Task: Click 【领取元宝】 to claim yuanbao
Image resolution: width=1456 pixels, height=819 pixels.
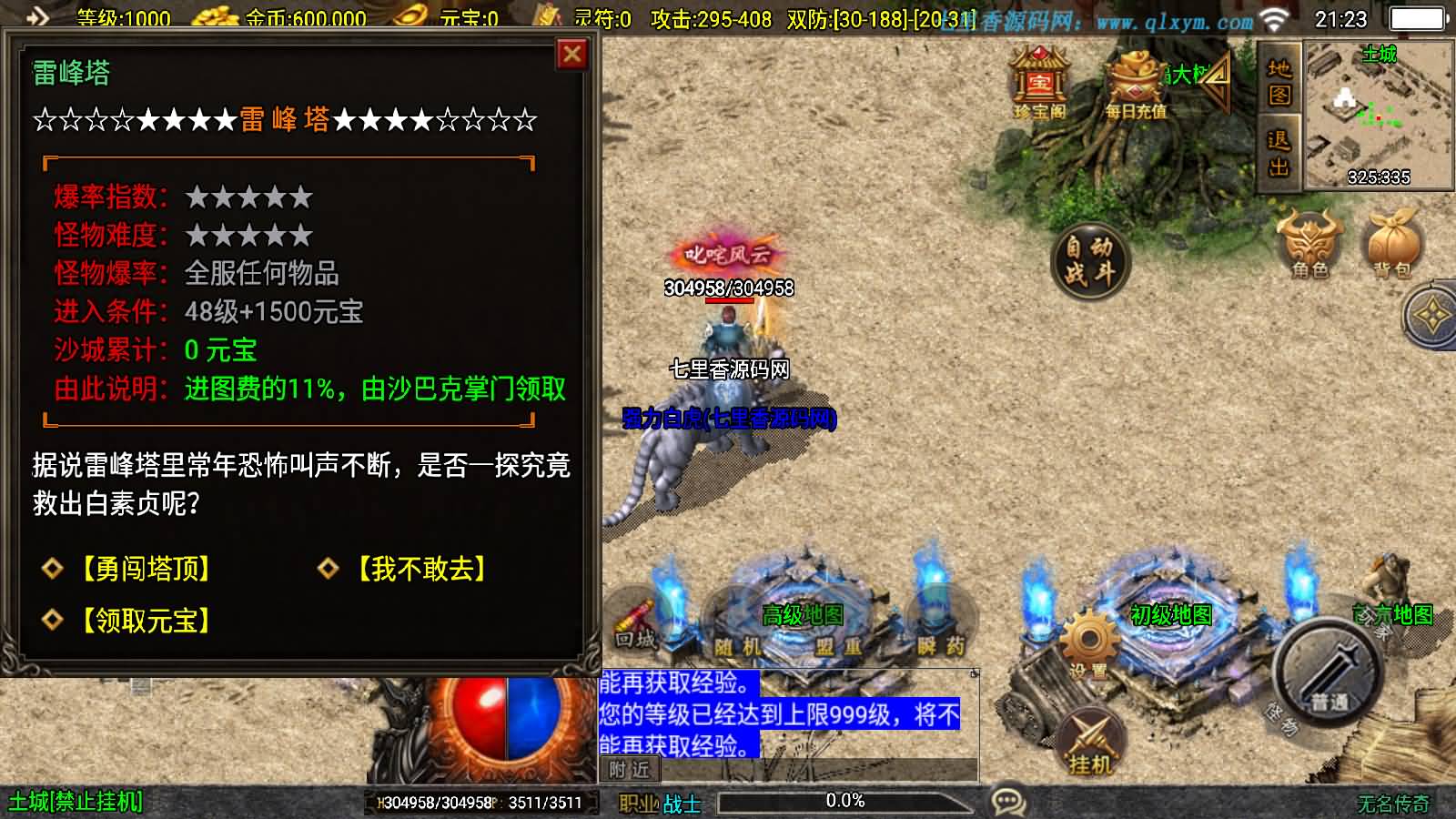Action: (x=146, y=619)
